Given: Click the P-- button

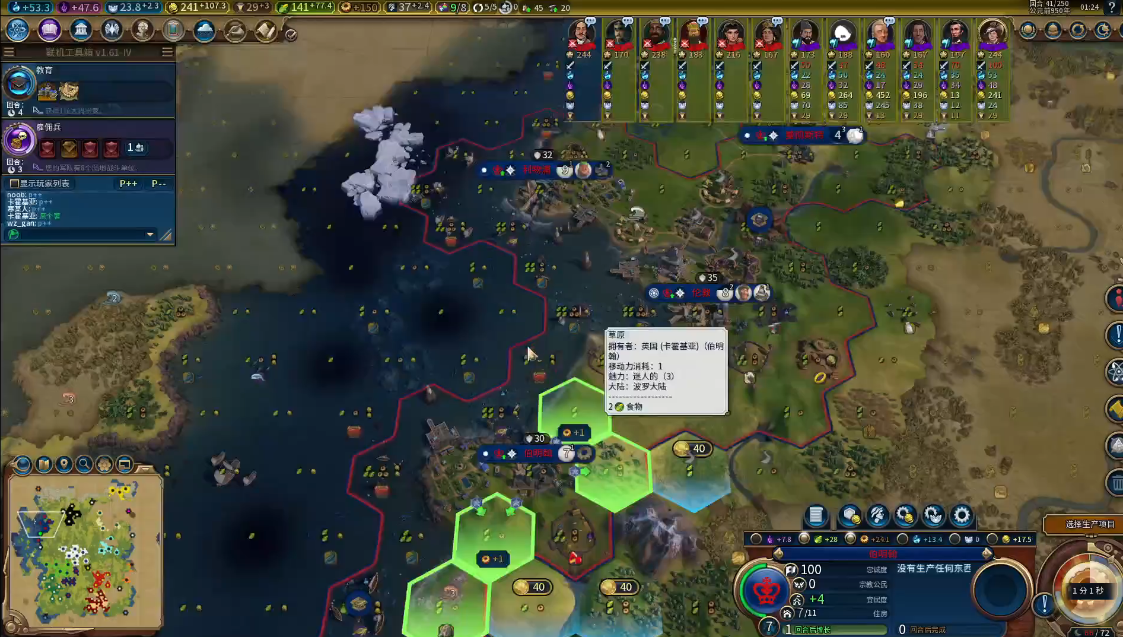Looking at the screenshot, I should pyautogui.click(x=158, y=184).
